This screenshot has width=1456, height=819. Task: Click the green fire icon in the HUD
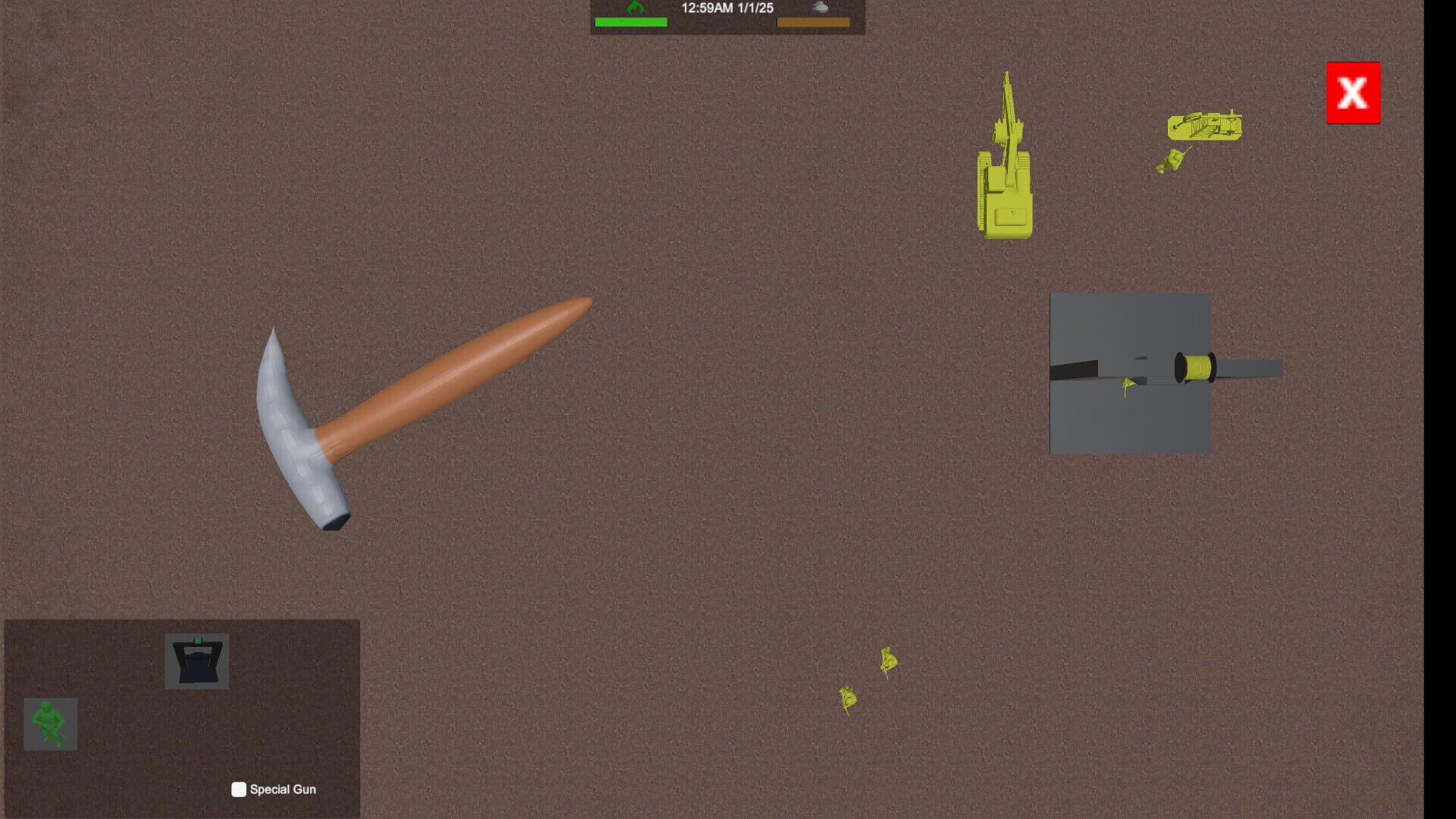[x=635, y=8]
